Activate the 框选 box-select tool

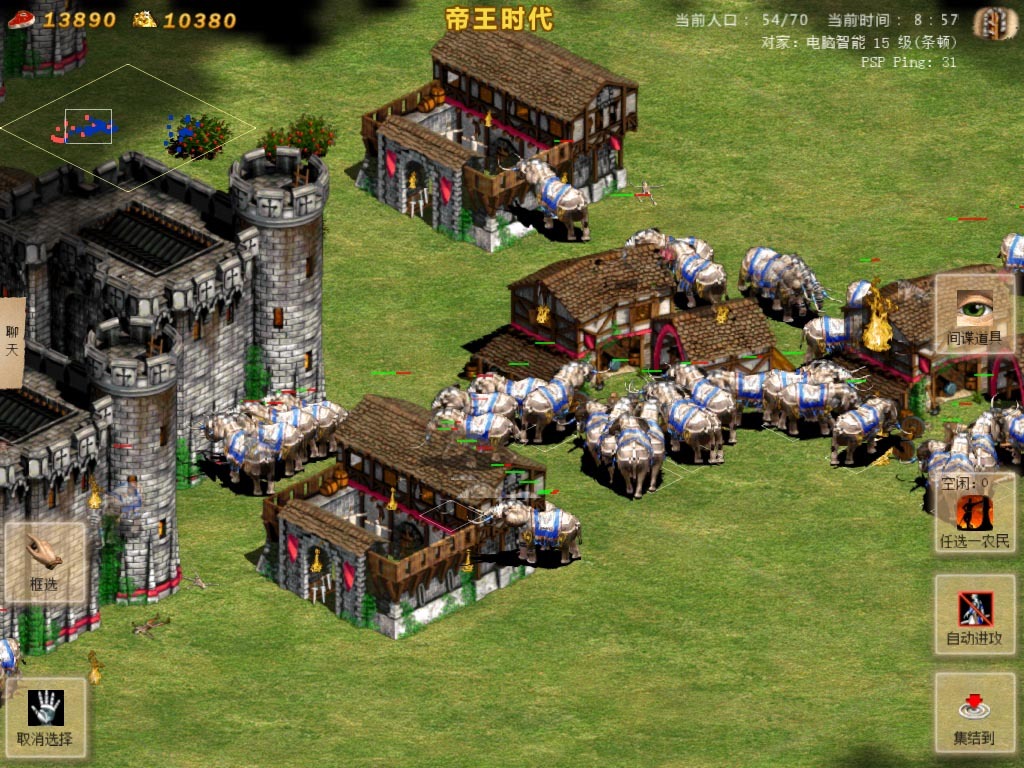(44, 561)
